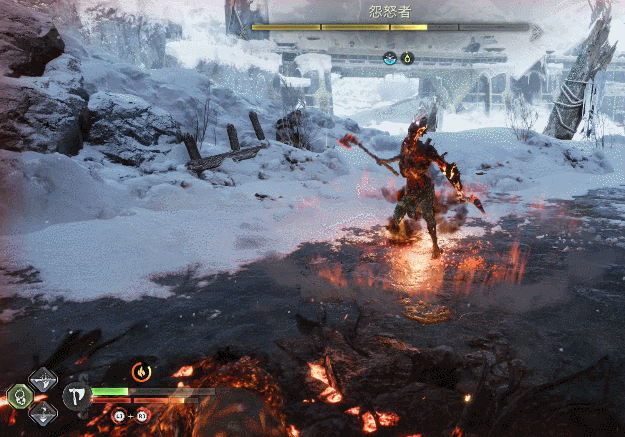
Task: Click the flame rage icon
Action: pos(141,372)
